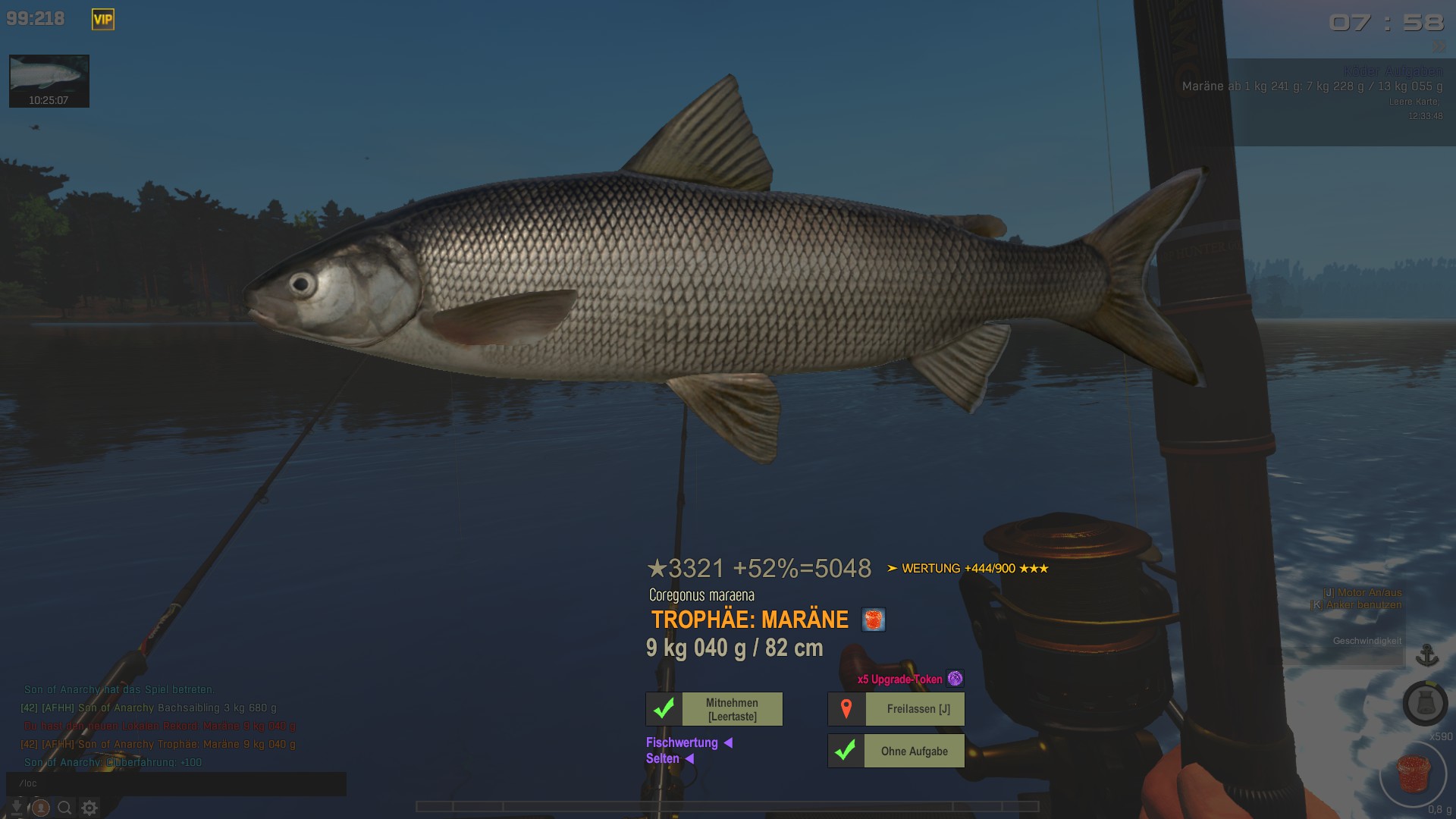This screenshot has height=819, width=1456.
Task: Collapse the task panel with the double arrow
Action: 1439,47
